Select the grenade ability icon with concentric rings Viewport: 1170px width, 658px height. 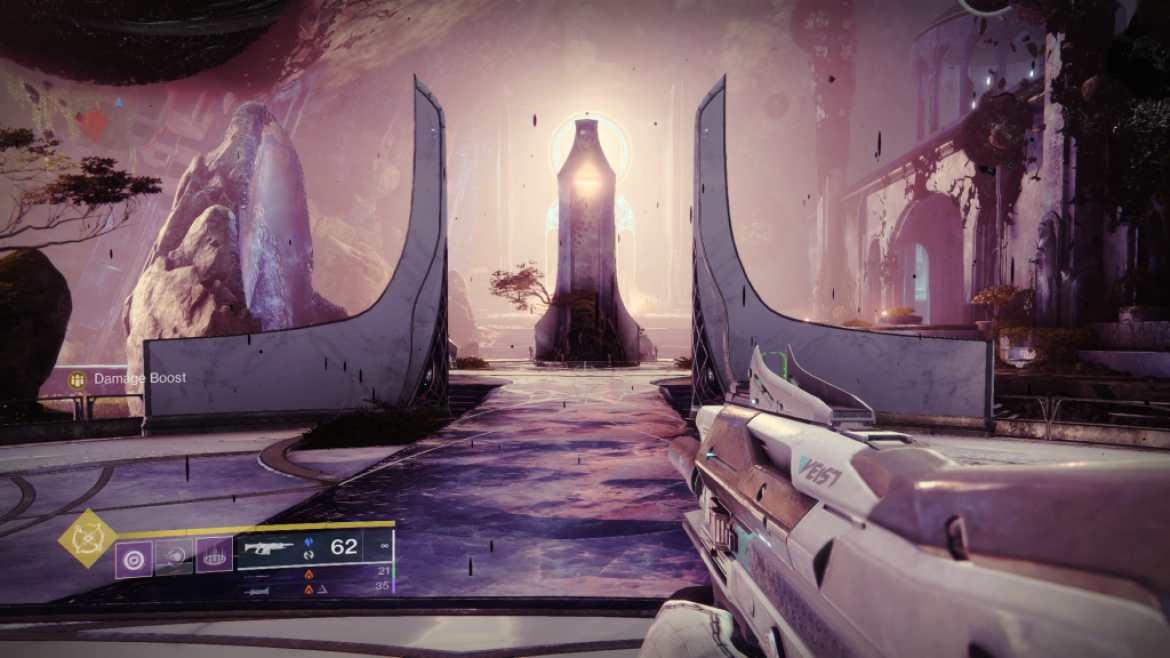point(133,557)
